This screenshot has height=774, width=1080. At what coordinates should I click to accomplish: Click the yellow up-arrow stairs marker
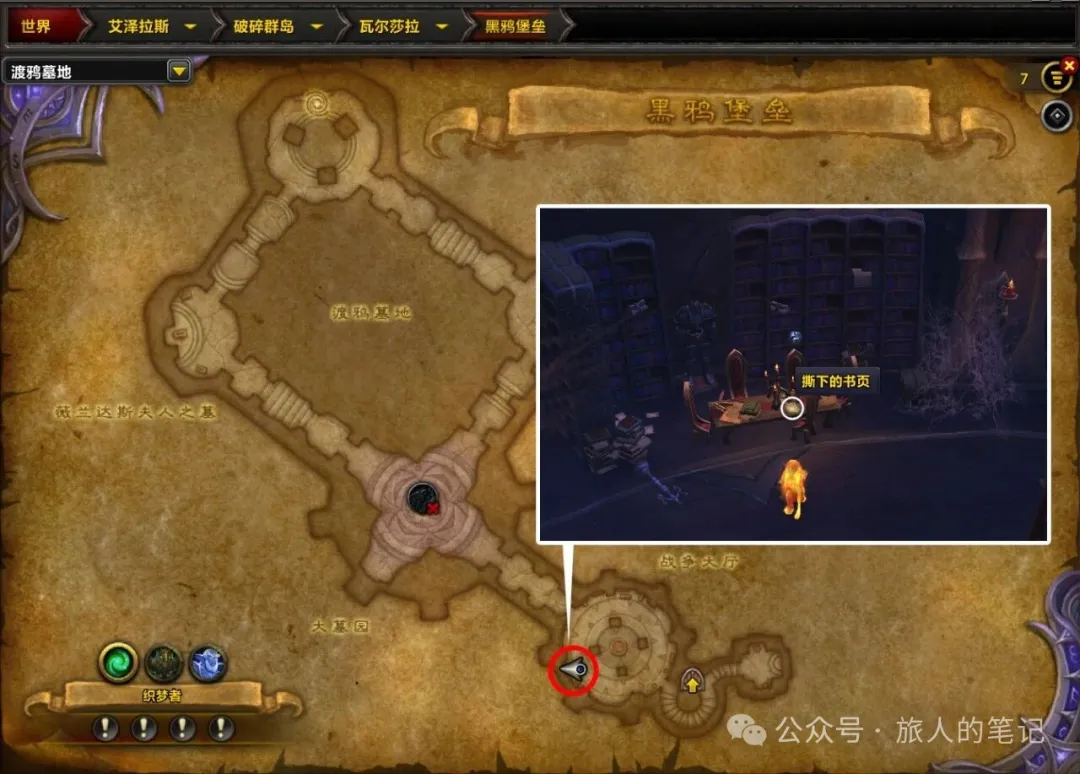point(691,683)
